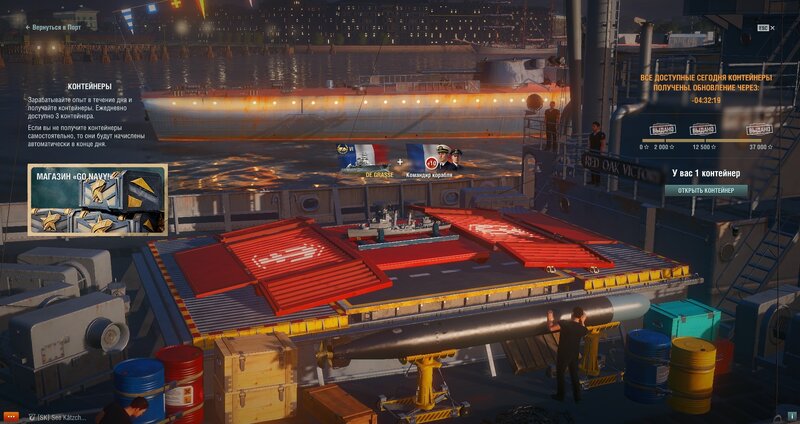
Task: Select the Командир корабля commander reward
Action: [433, 158]
